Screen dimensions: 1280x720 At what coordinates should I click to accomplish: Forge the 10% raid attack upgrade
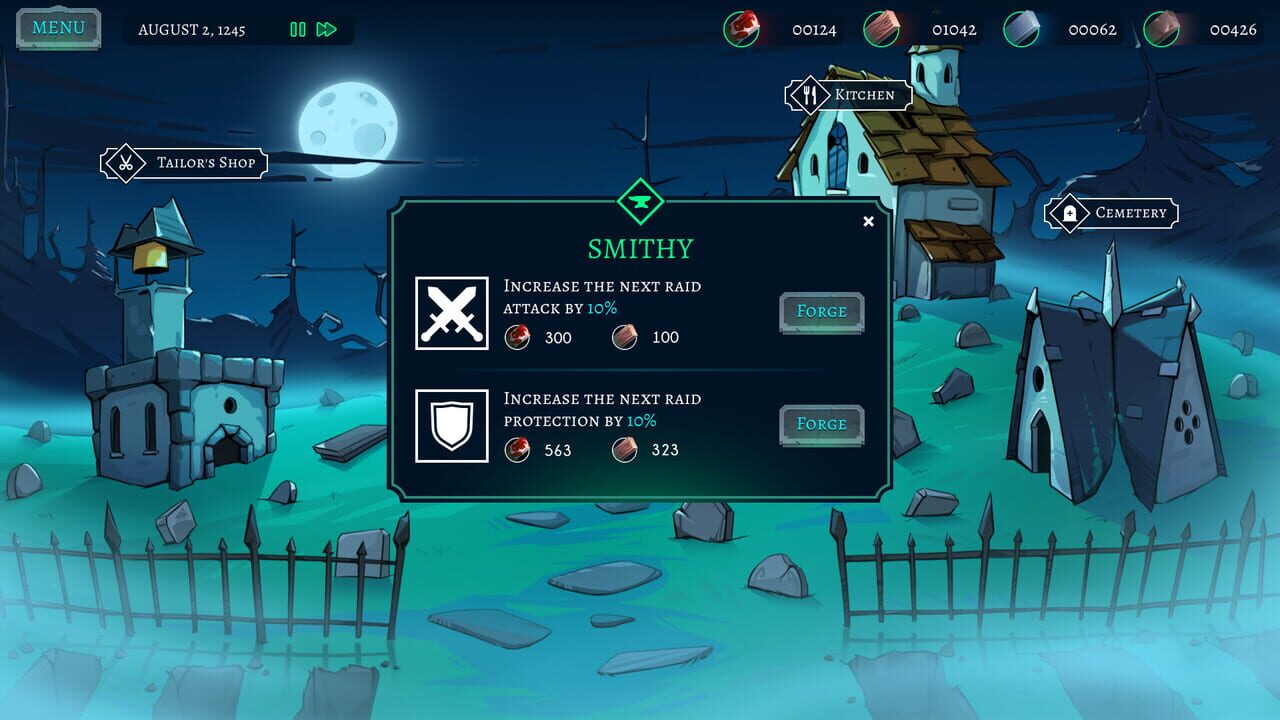coord(821,311)
